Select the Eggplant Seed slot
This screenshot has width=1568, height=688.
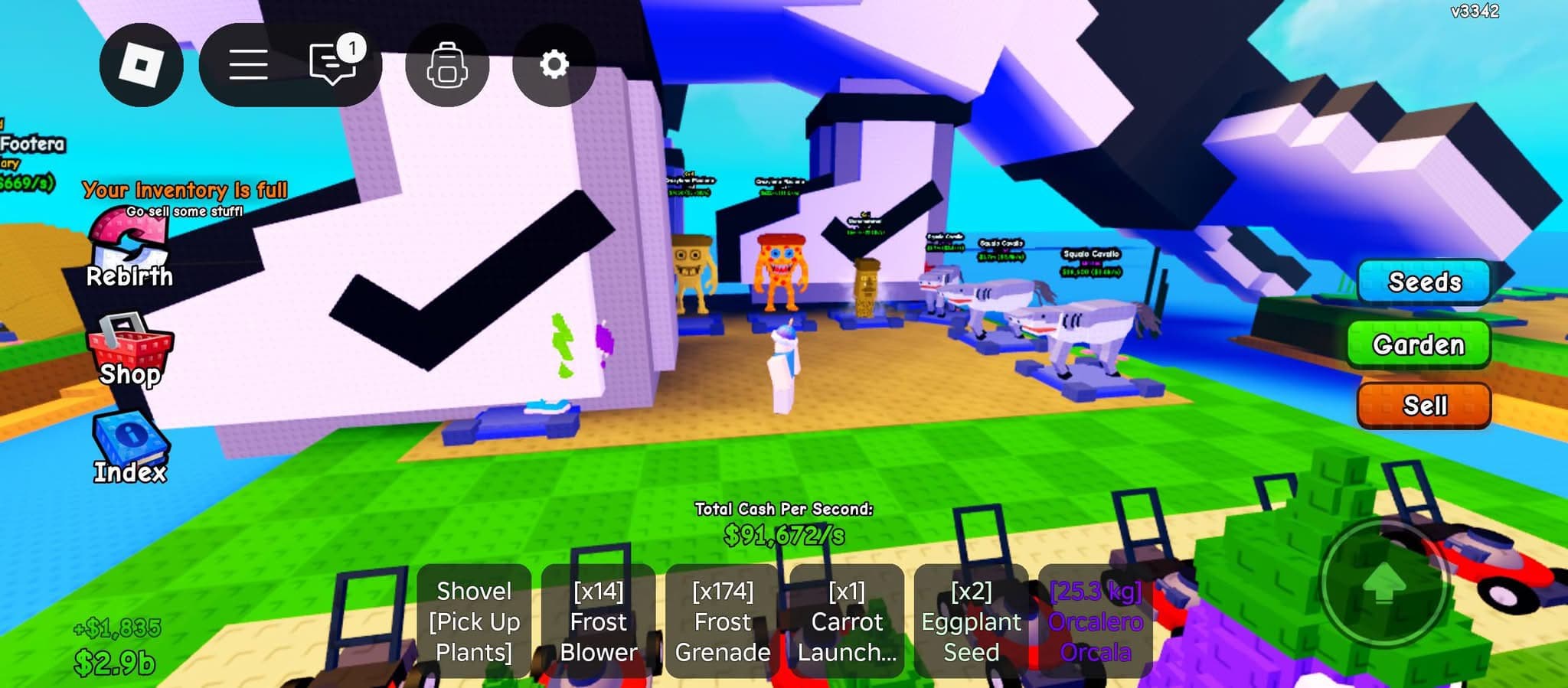pos(971,621)
